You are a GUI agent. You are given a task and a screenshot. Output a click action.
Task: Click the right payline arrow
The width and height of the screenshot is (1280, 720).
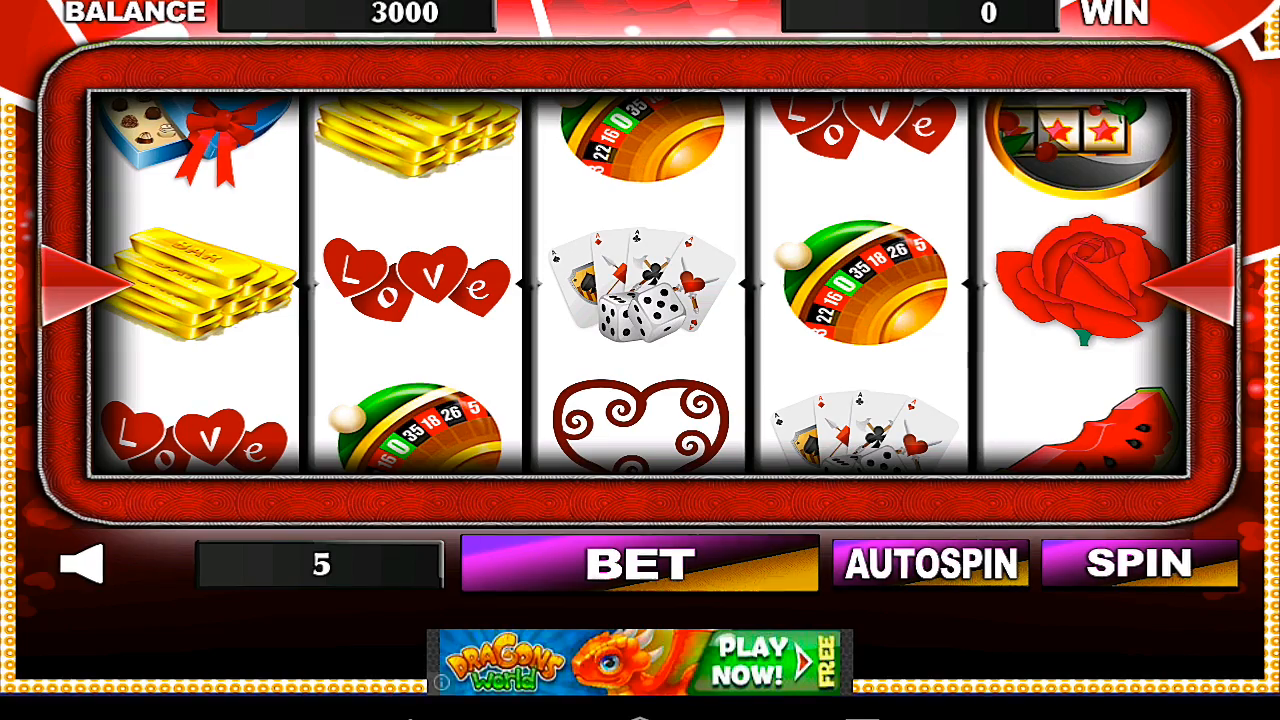[x=1195, y=287]
